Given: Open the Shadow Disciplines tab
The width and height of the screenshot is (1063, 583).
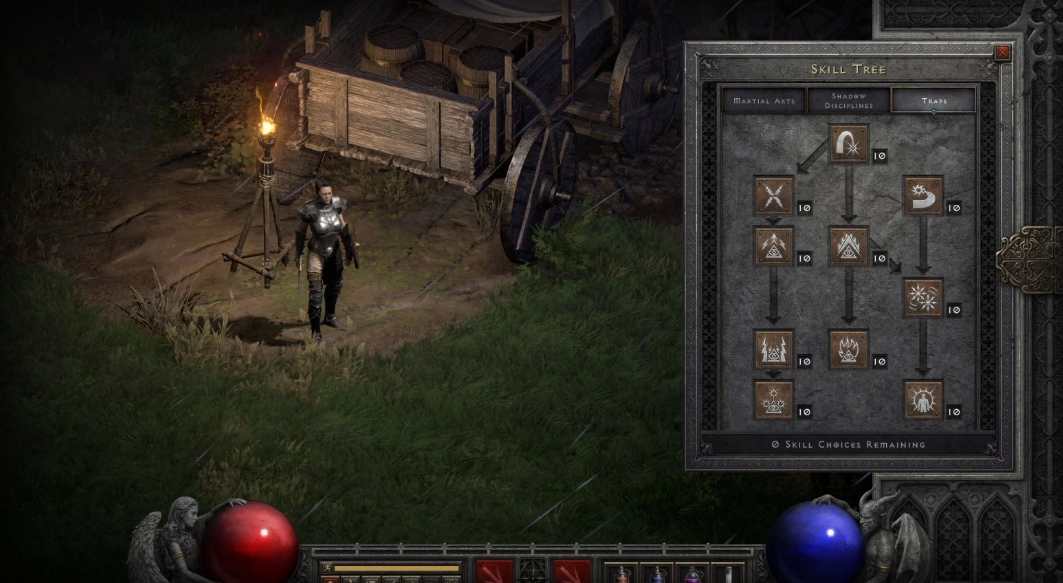Looking at the screenshot, I should pos(848,101).
